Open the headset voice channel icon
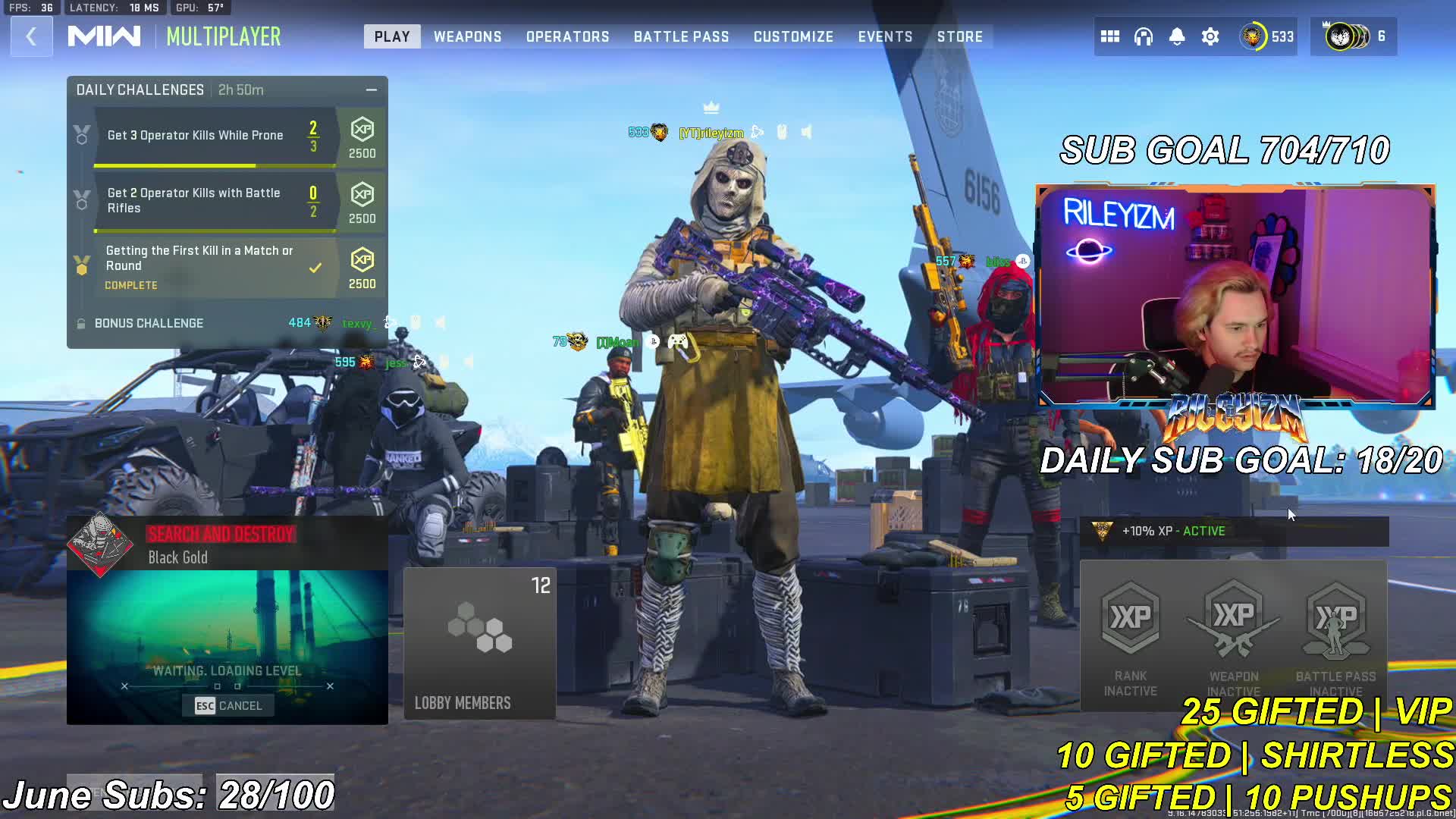 [x=1144, y=36]
